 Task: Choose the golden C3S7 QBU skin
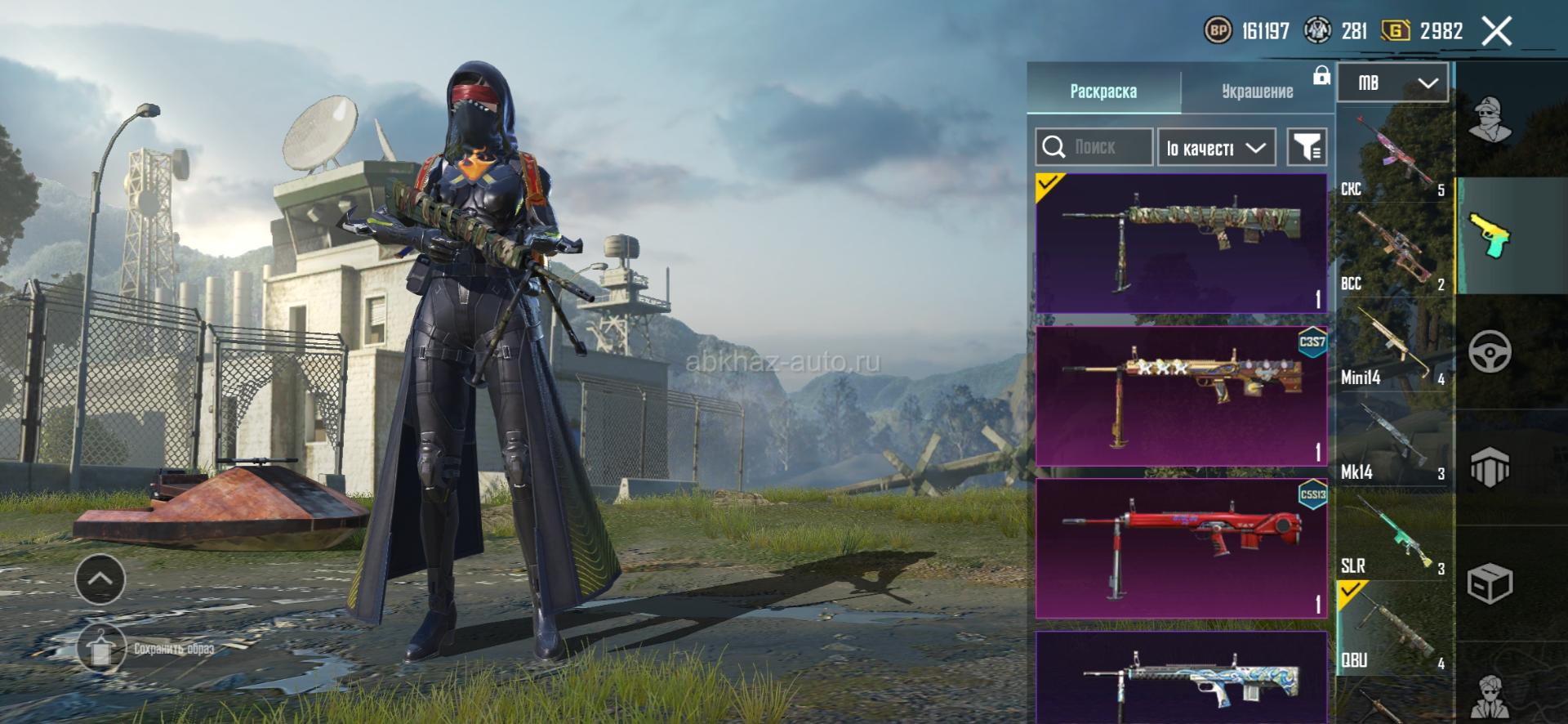point(1181,396)
